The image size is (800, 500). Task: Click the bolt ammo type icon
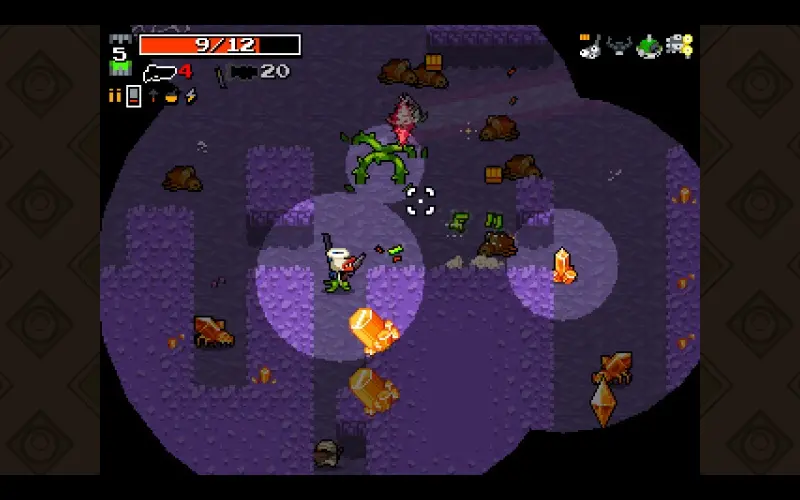tap(153, 97)
